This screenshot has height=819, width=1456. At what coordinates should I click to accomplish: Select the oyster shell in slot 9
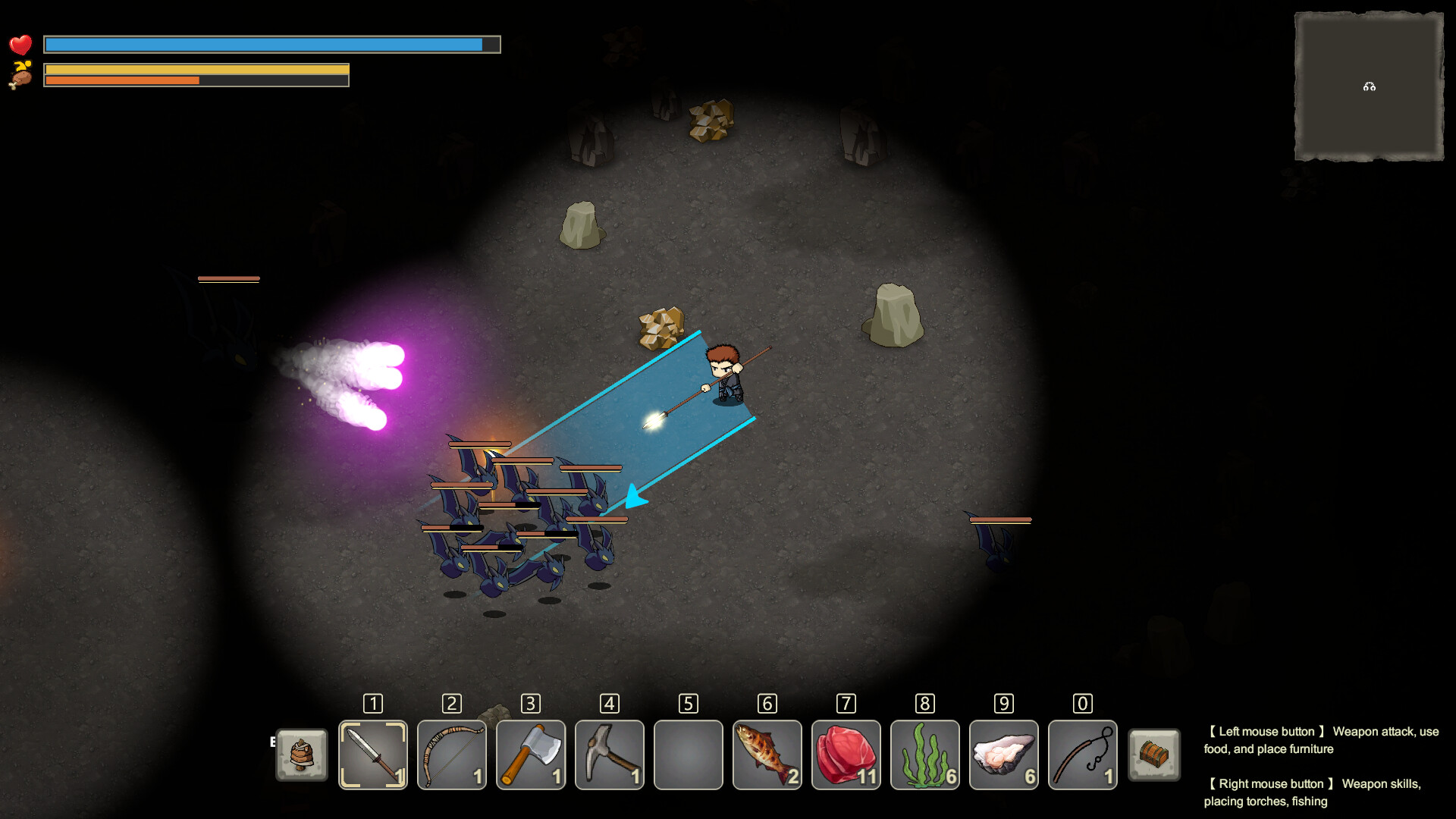click(x=1003, y=755)
